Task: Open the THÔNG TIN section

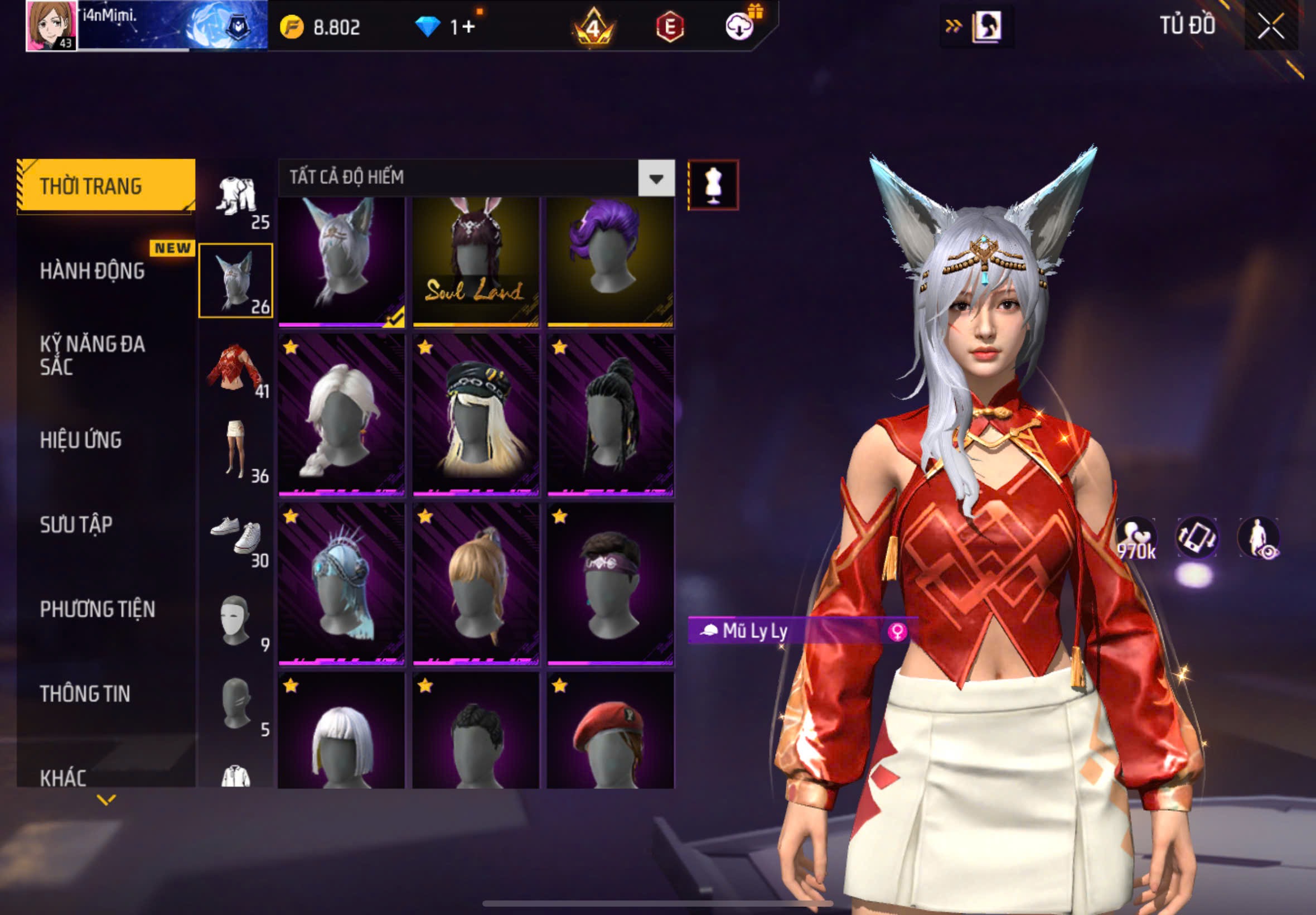Action: 85,694
